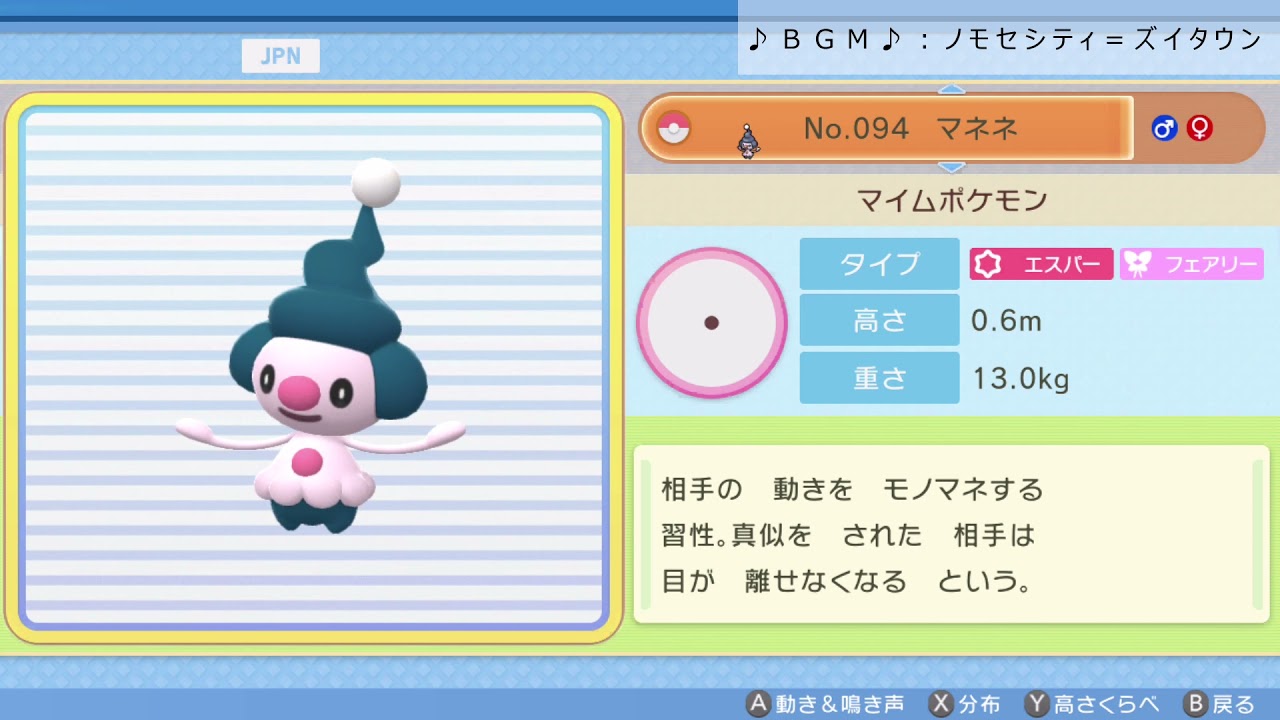The width and height of the screenshot is (1280, 720).
Task: Expand the down arrow below the Pokémon name bar
Action: click(953, 166)
